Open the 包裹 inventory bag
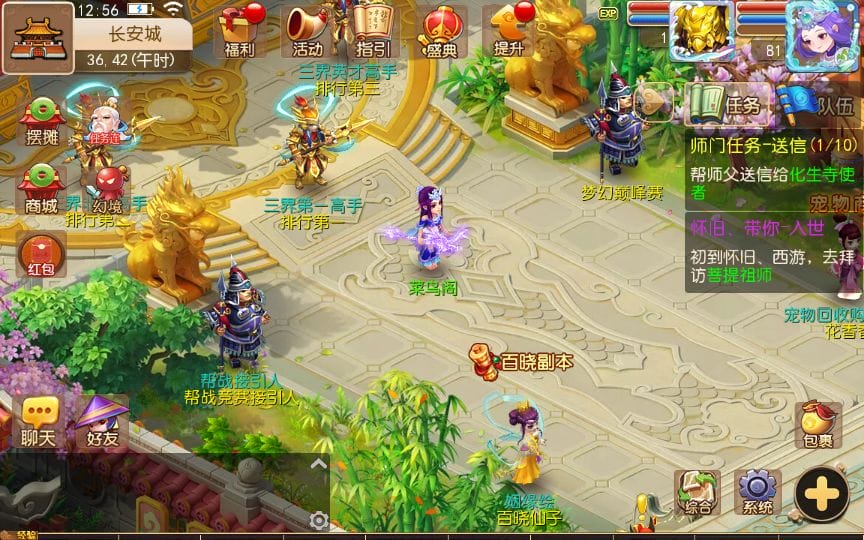This screenshot has width=864, height=540. pos(817,424)
